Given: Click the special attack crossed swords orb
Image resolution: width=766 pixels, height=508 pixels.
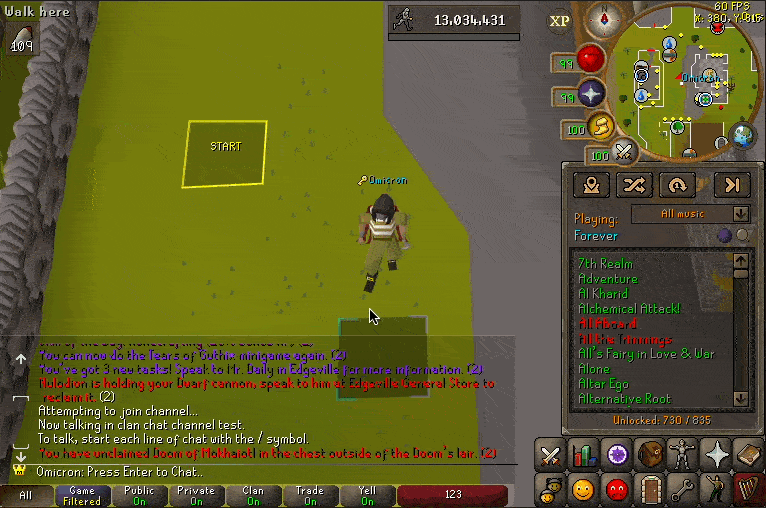Looking at the screenshot, I should pos(624,152).
